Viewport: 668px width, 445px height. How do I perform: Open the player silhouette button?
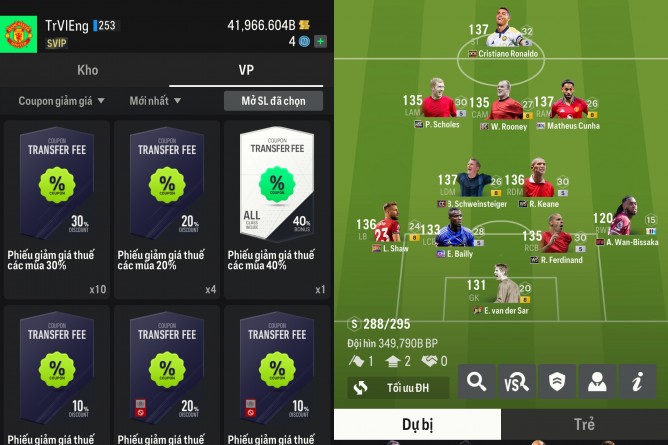point(596,381)
